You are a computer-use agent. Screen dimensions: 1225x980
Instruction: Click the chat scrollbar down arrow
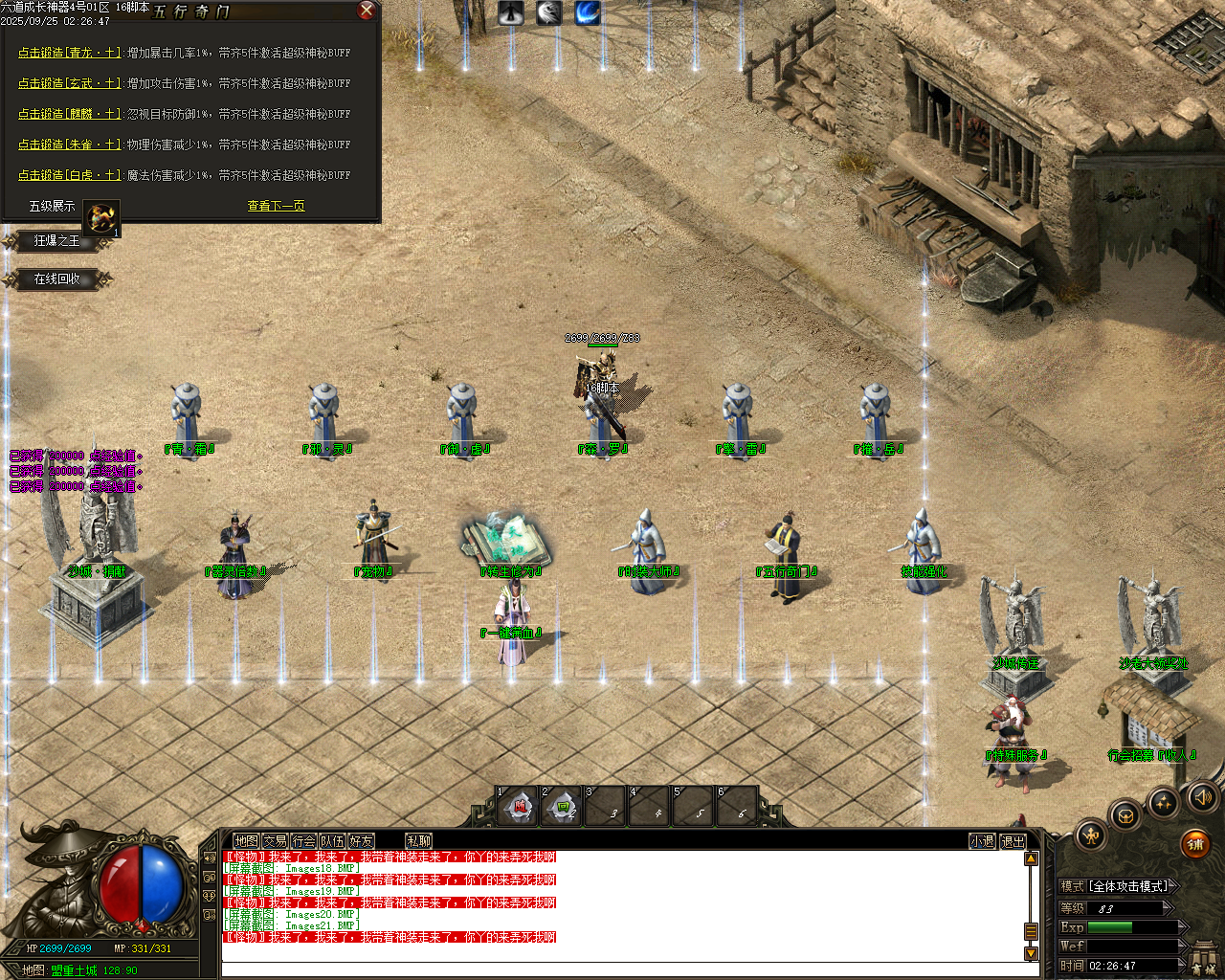[x=1032, y=953]
